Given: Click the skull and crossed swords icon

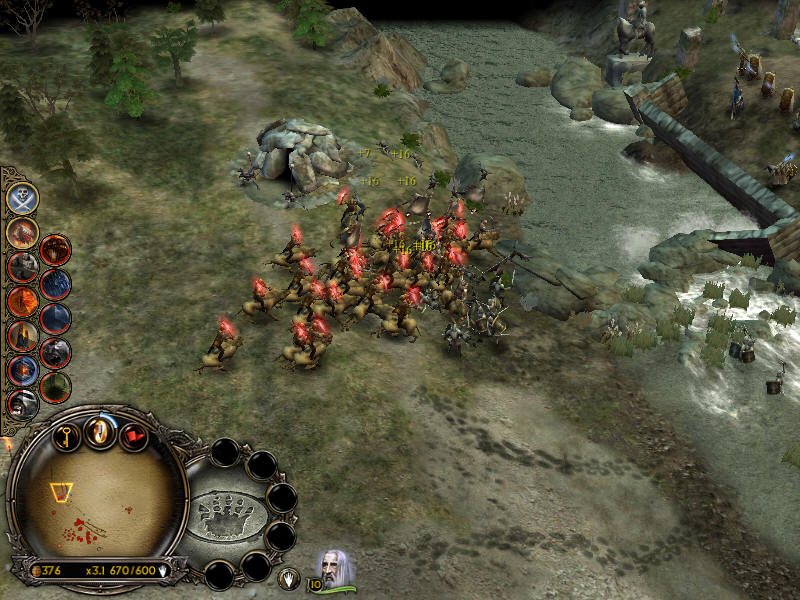Looking at the screenshot, I should 23,197.
